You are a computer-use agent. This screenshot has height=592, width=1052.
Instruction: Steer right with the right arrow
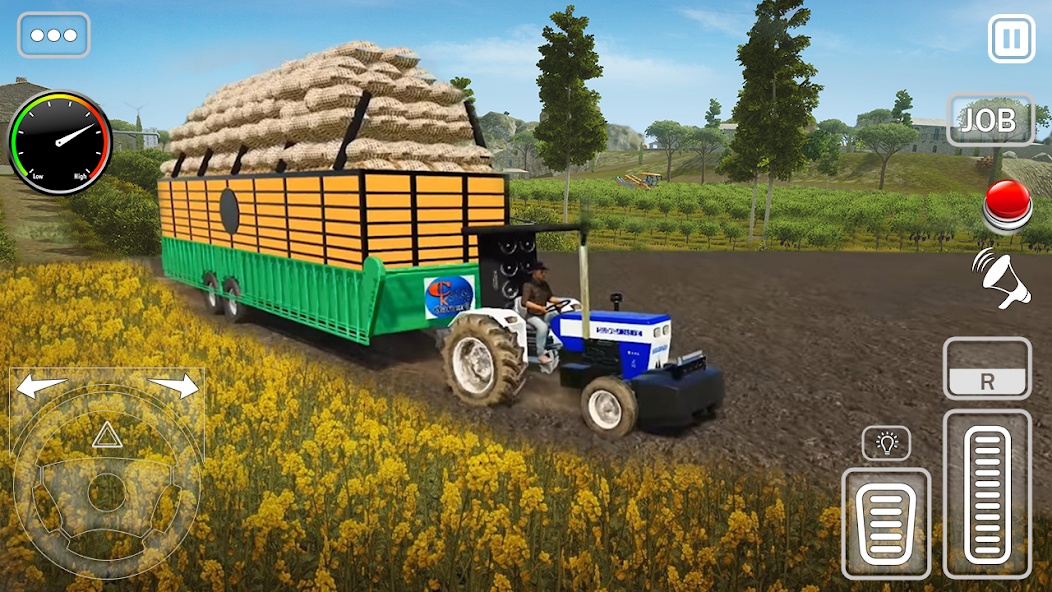174,386
